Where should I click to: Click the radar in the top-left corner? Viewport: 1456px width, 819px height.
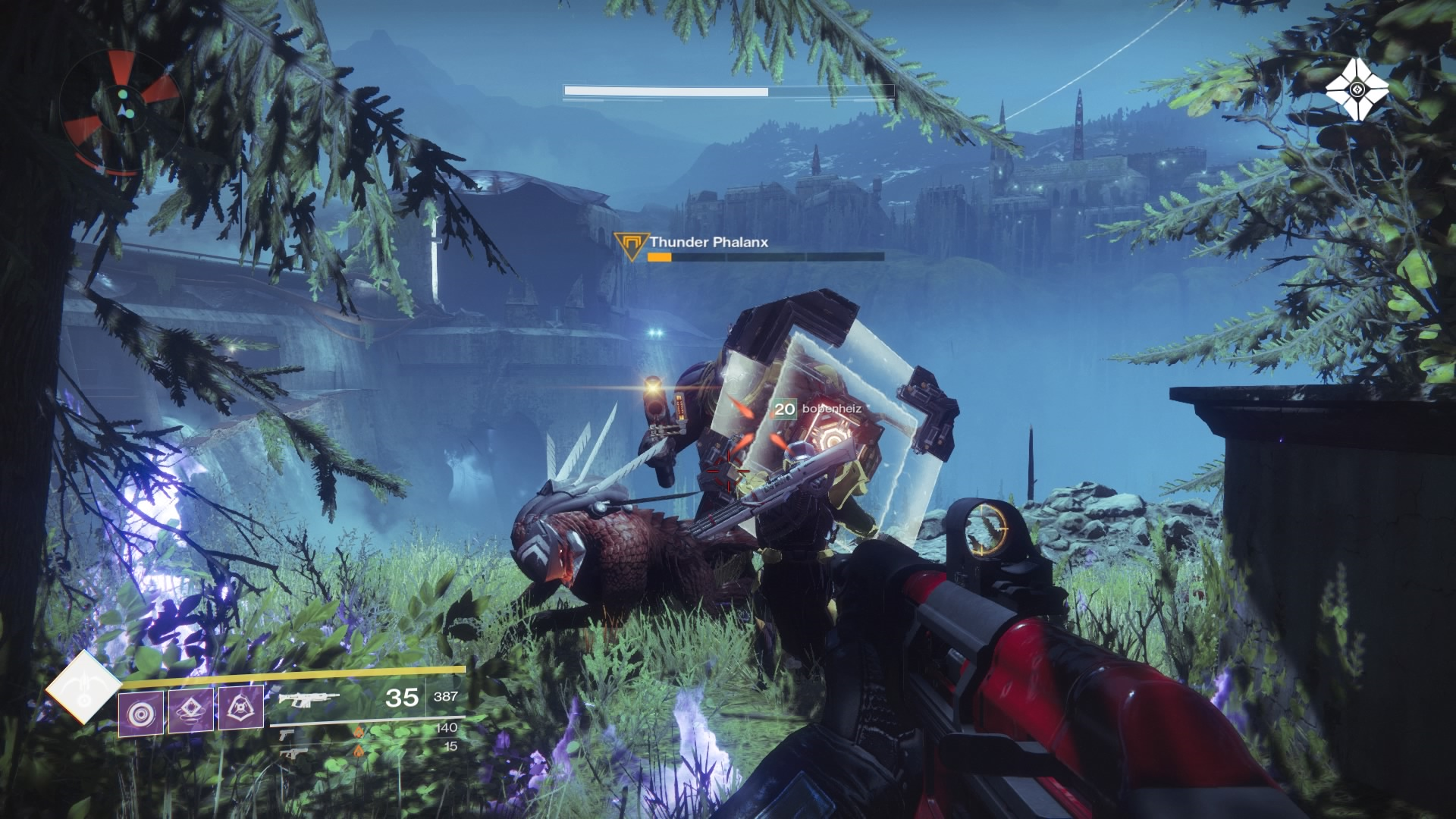pos(121,112)
